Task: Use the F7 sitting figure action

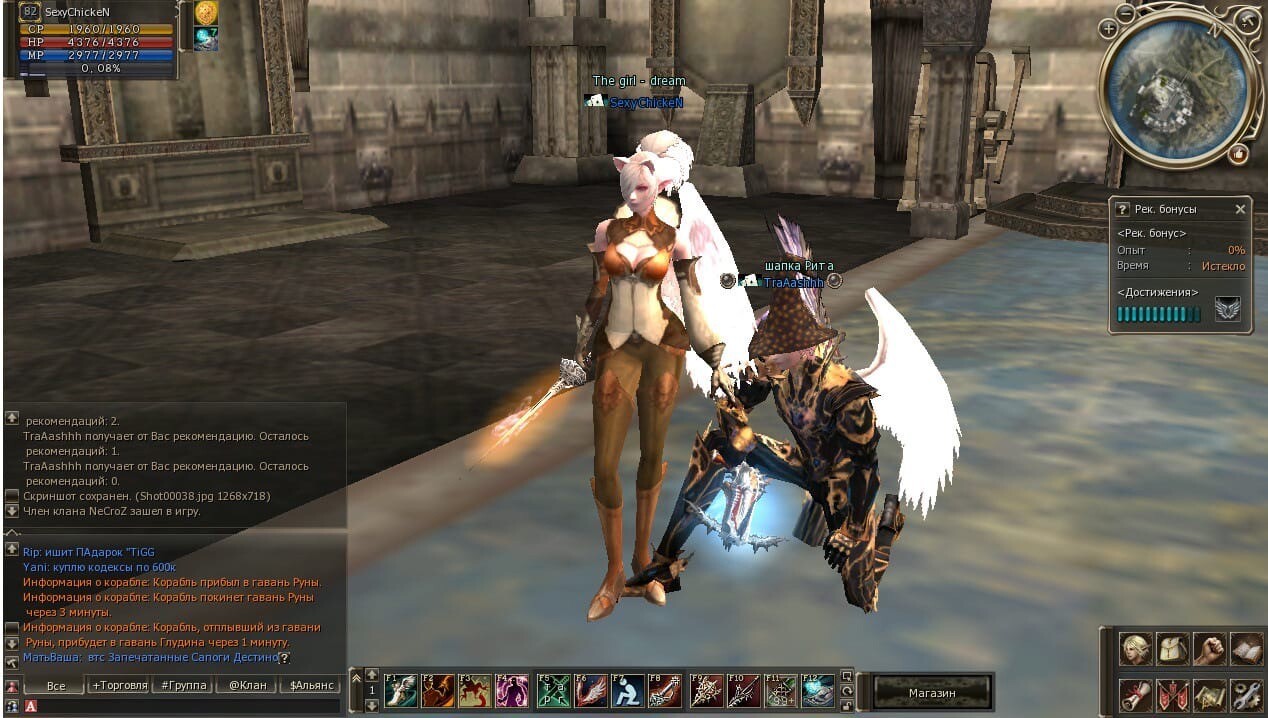Action: [x=626, y=691]
